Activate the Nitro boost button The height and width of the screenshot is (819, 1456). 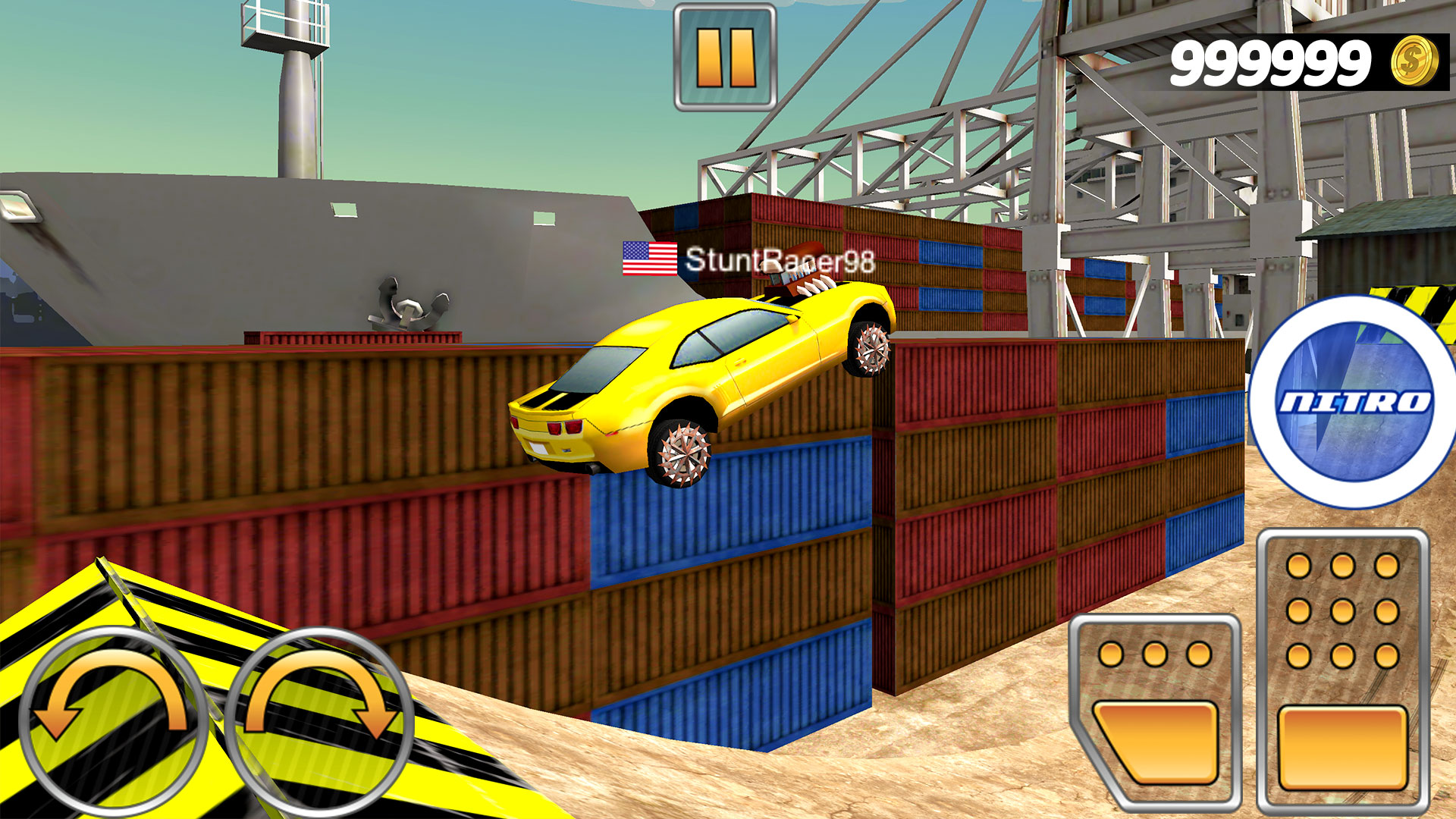click(1354, 402)
